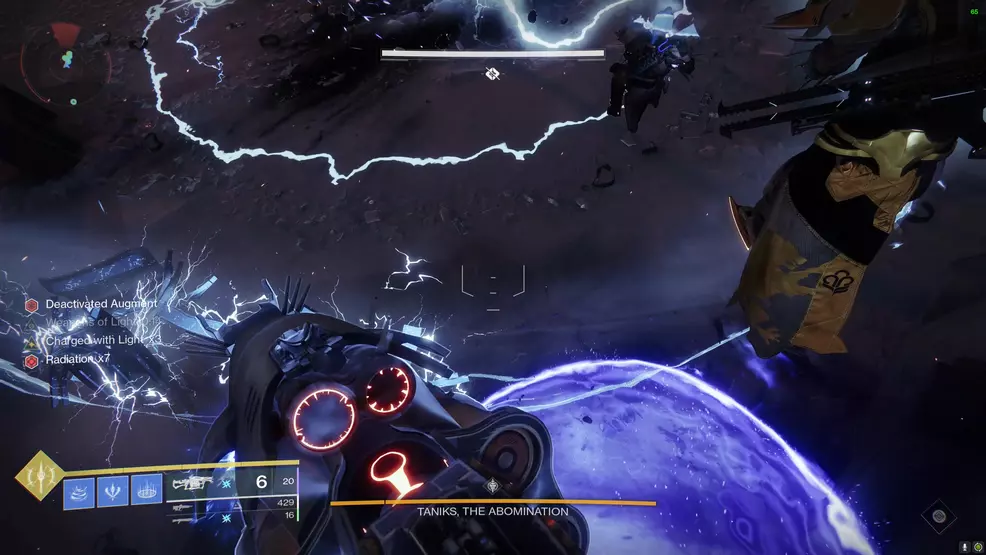Image resolution: width=986 pixels, height=555 pixels.
Task: Open the Ghost diamond icon
Action: tap(938, 516)
